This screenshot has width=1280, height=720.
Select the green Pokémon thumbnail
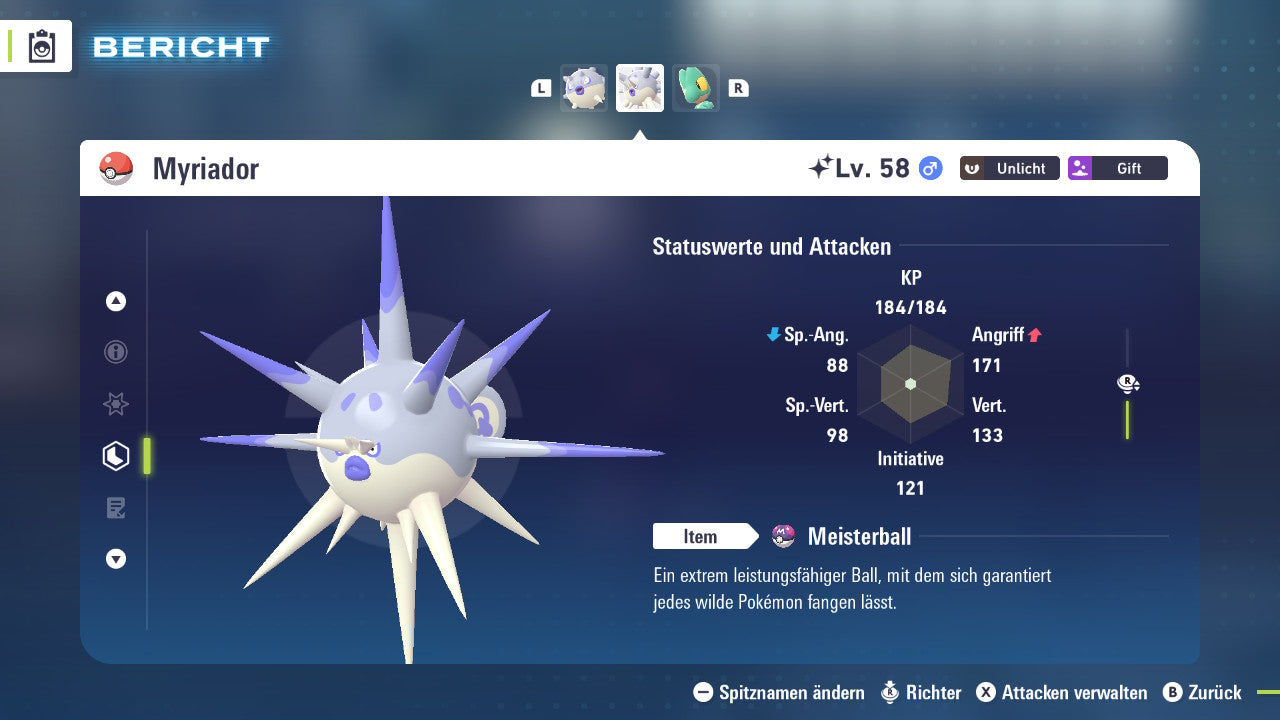pyautogui.click(x=696, y=88)
